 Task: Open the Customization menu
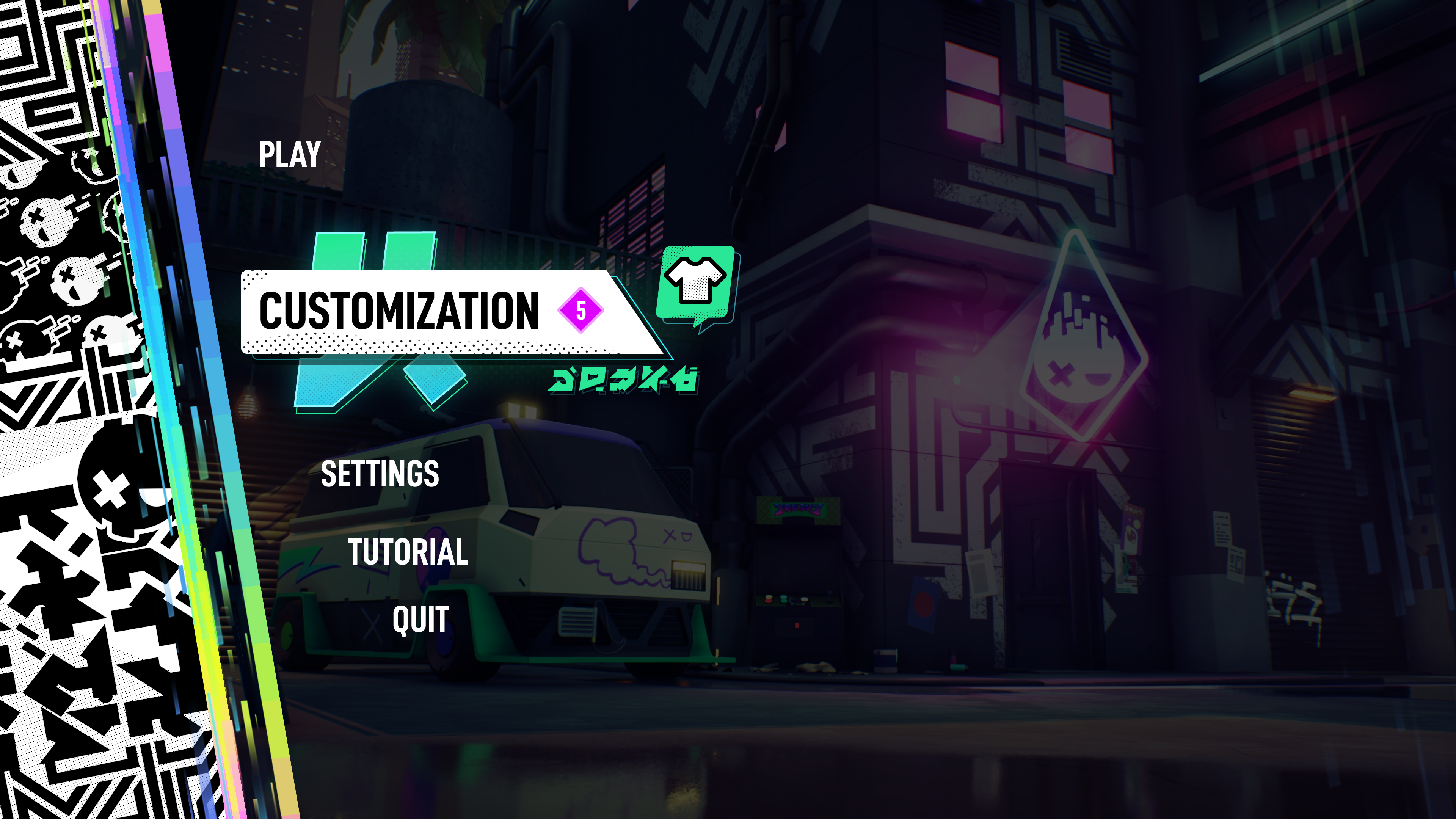click(x=399, y=311)
